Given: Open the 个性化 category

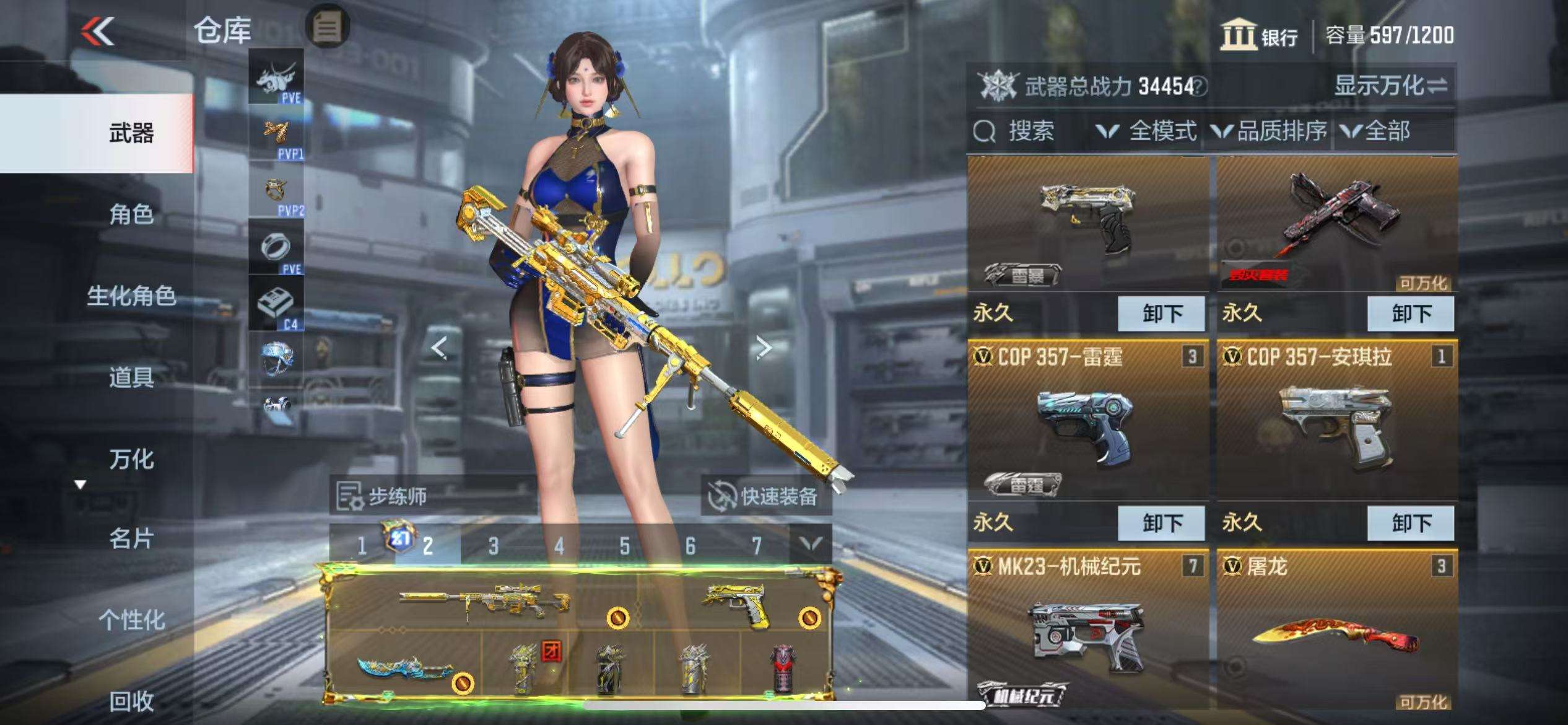Looking at the screenshot, I should click(x=131, y=619).
